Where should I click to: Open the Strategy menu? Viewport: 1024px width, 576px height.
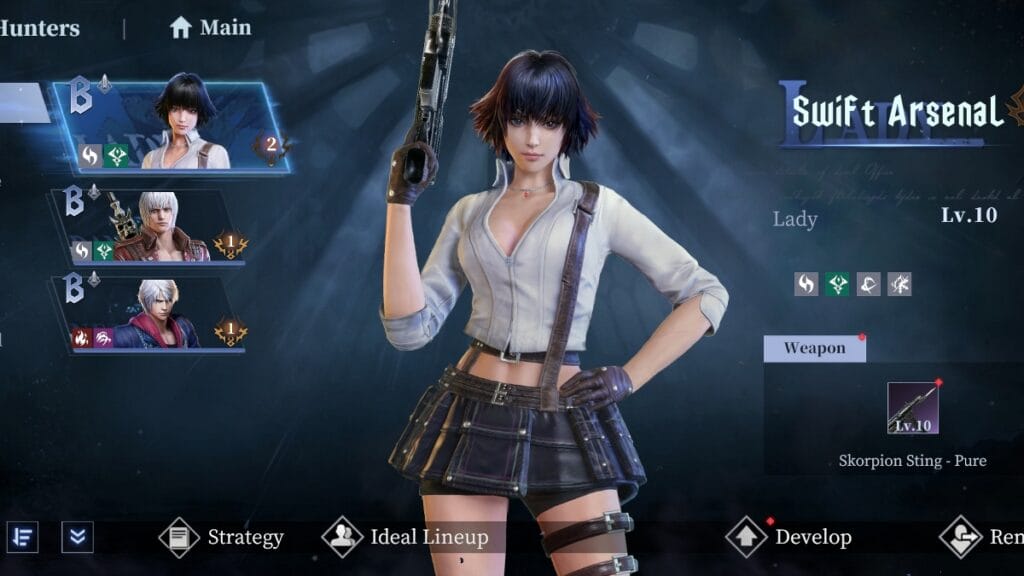click(x=222, y=537)
